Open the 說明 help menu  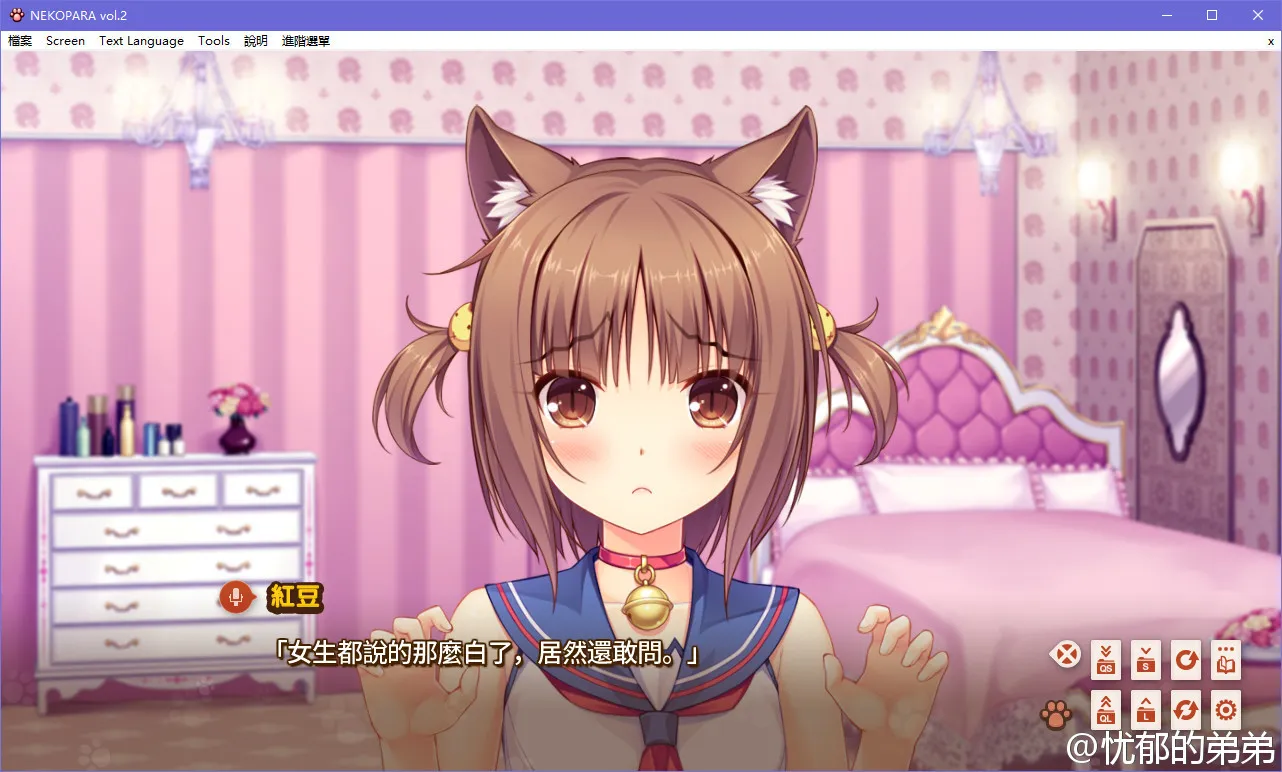[255, 40]
